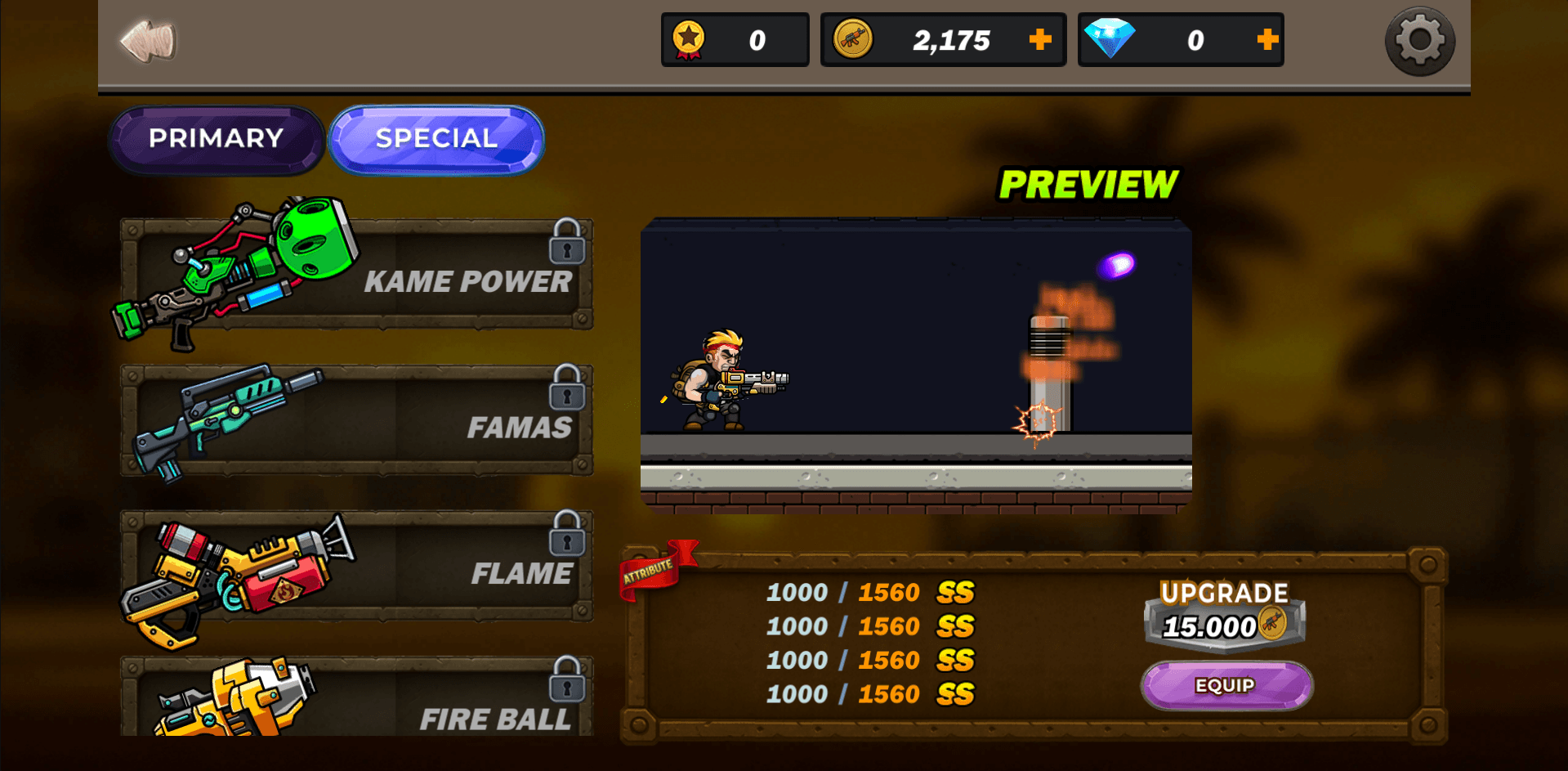Click the diamond currency icon
The image size is (1568, 771).
[x=1110, y=38]
